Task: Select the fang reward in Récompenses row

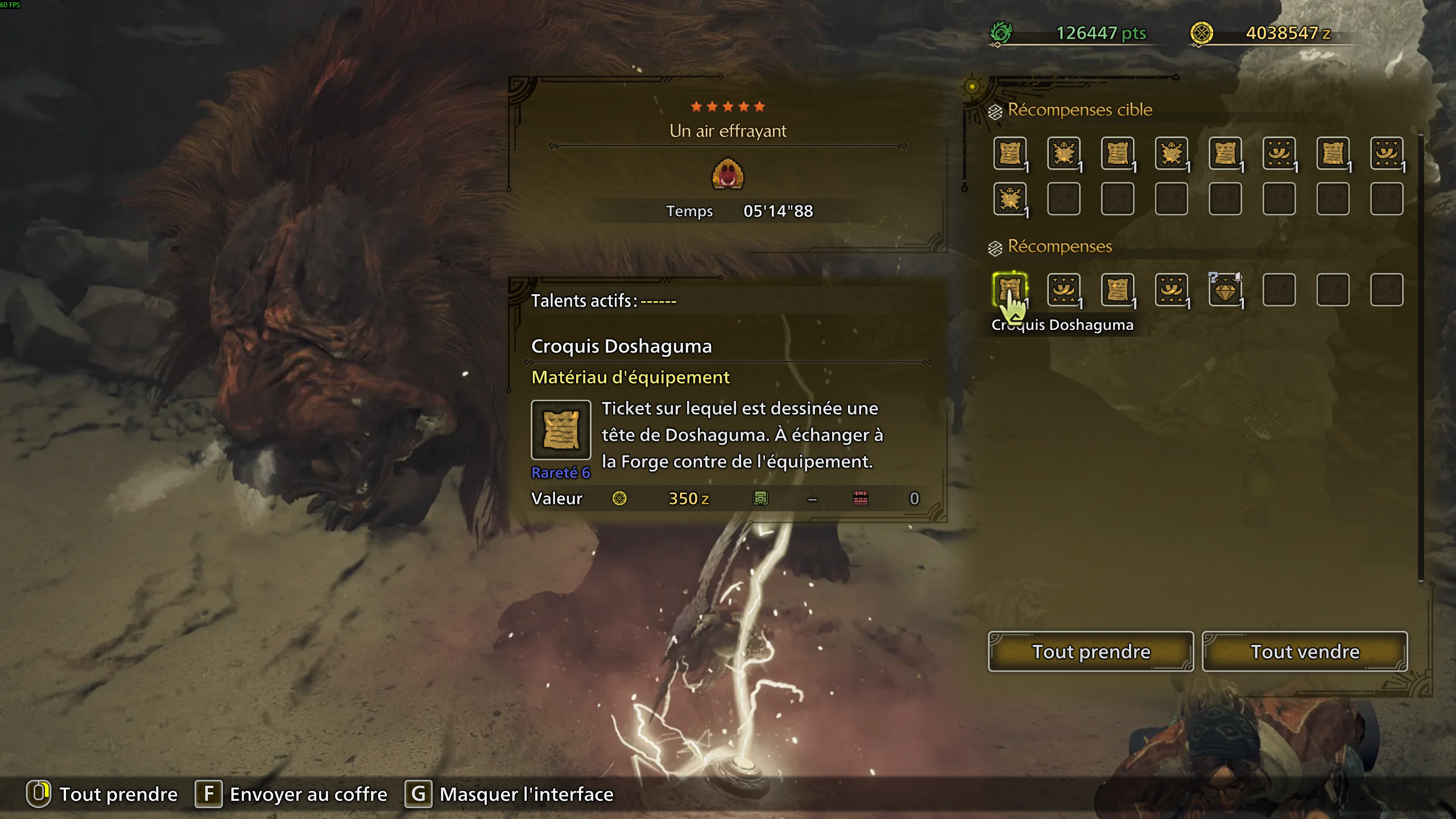Action: click(1064, 290)
